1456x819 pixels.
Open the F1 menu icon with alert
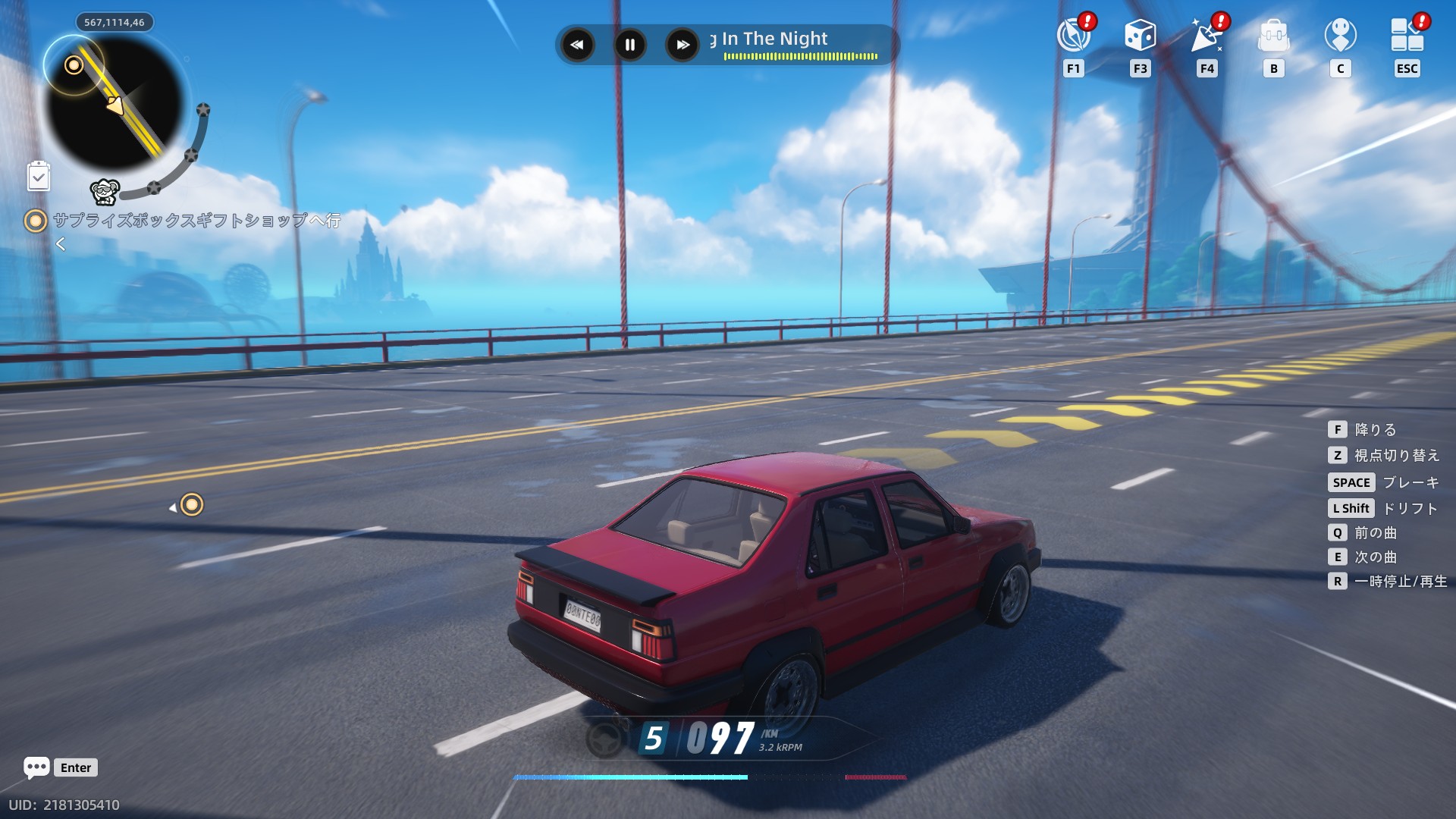[x=1074, y=35]
